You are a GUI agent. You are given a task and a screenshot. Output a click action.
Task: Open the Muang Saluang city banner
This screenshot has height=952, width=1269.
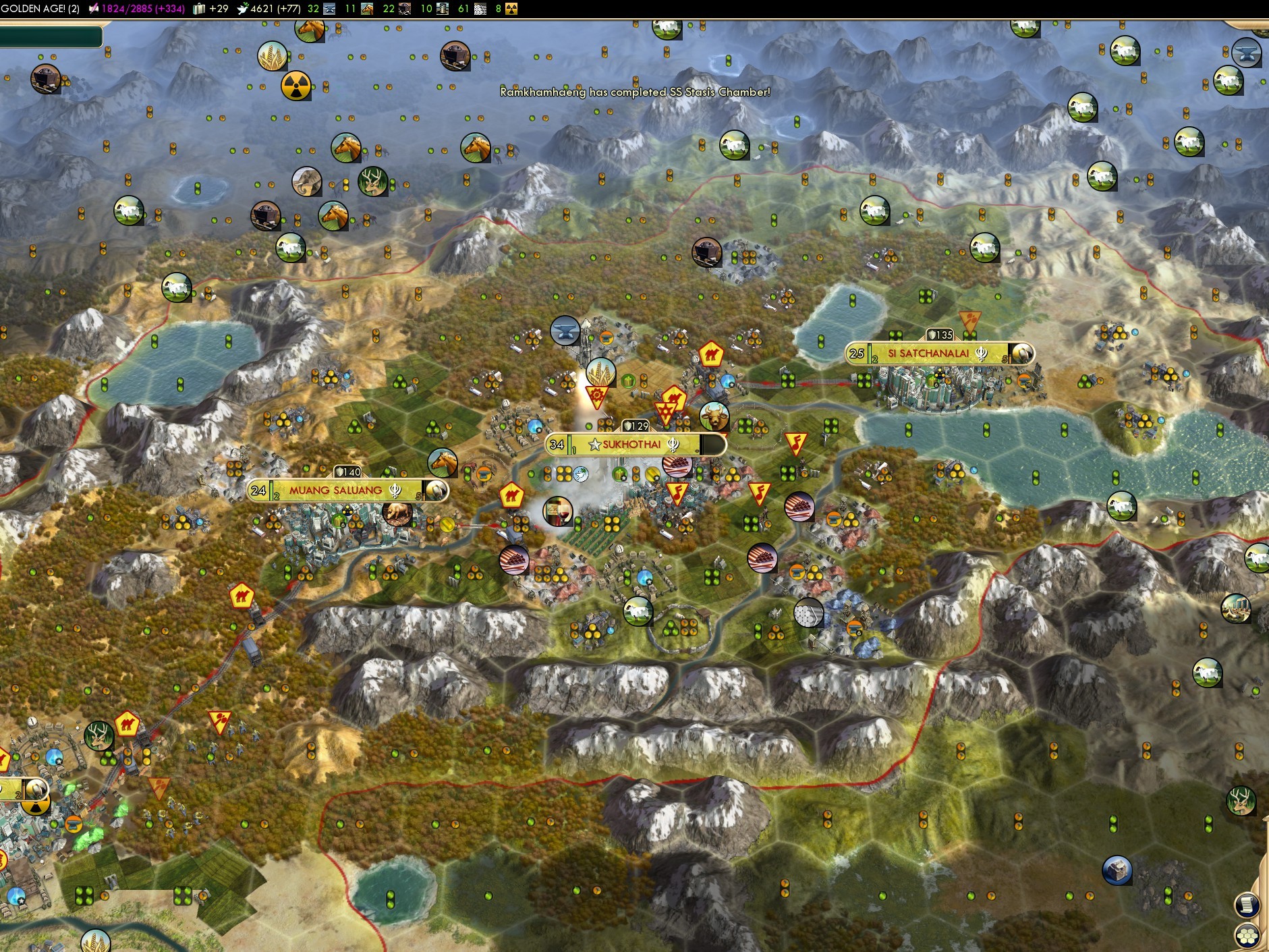[x=335, y=491]
